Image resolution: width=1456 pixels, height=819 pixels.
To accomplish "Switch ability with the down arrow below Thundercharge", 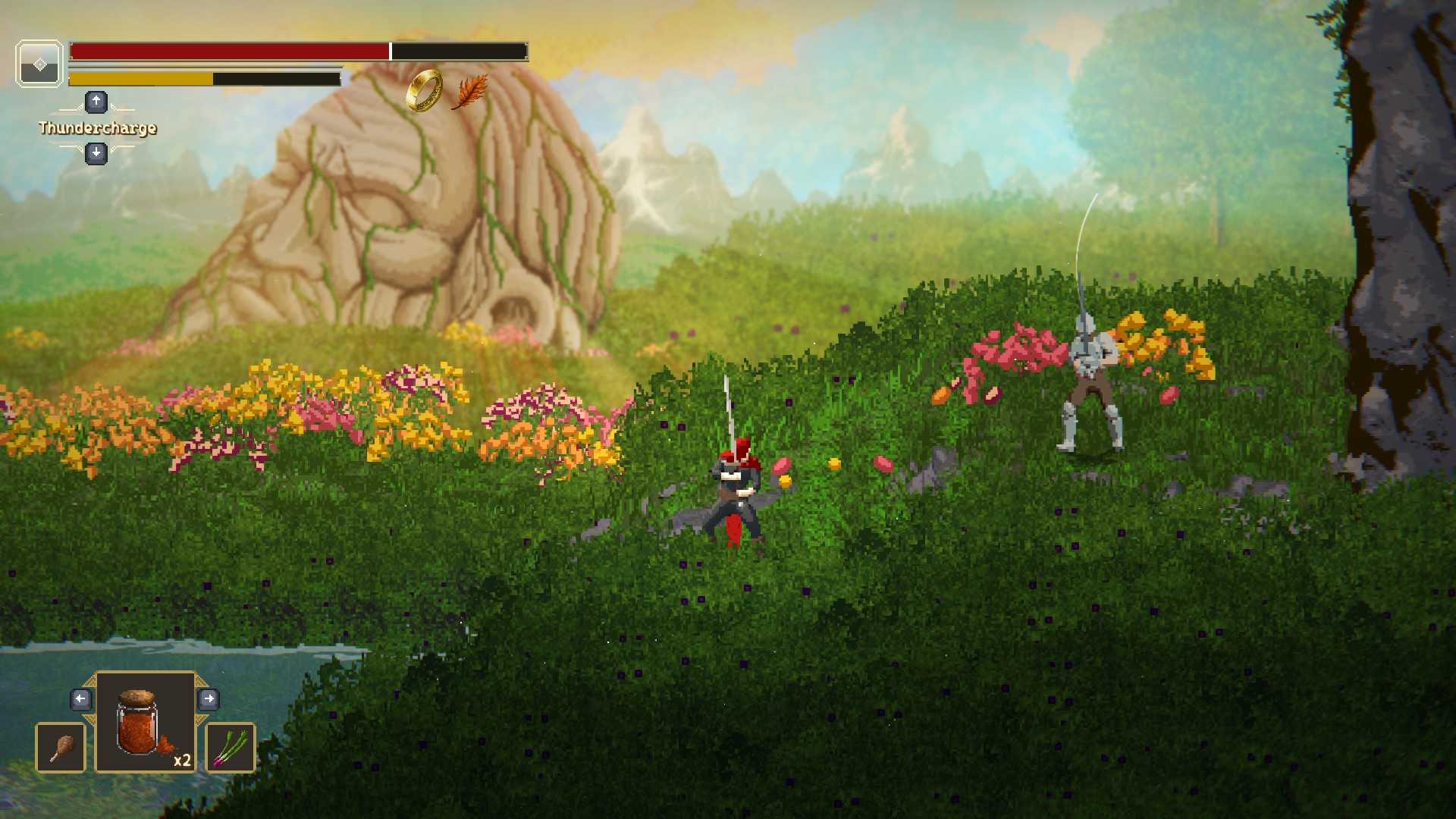I will 96,153.
